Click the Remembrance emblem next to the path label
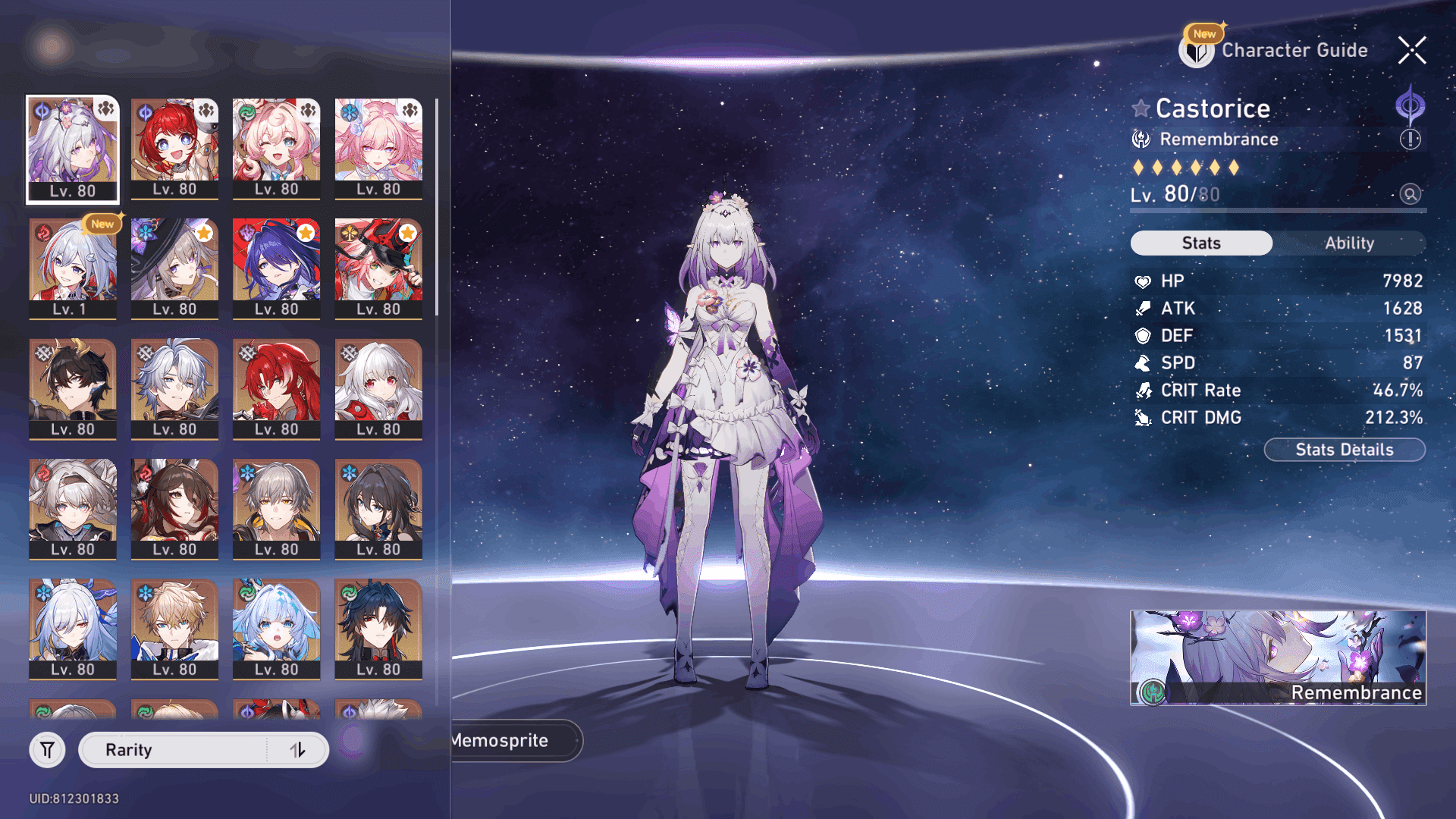Viewport: 1456px width, 819px height. [x=1140, y=139]
